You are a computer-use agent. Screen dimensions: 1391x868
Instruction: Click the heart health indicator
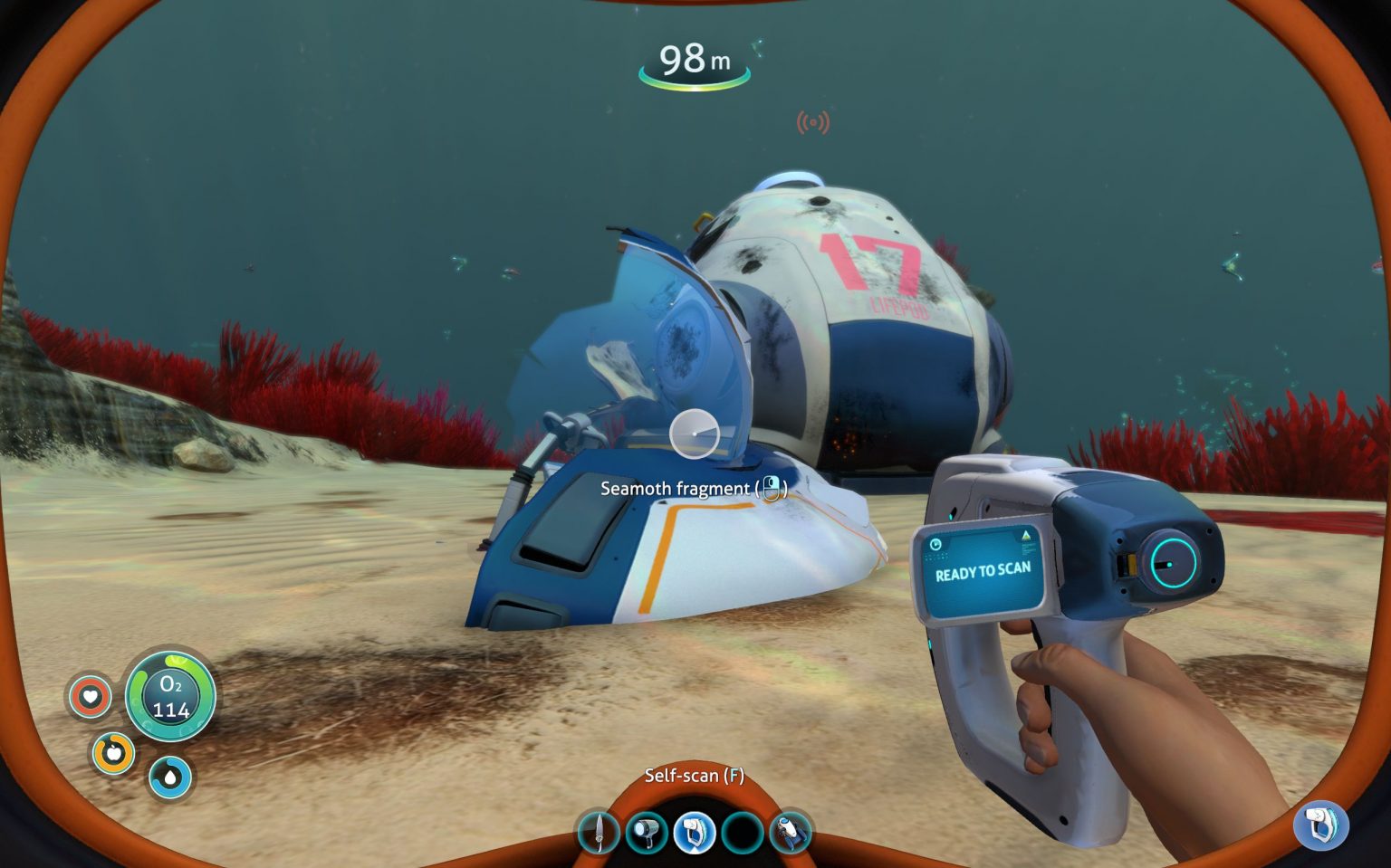coord(91,696)
